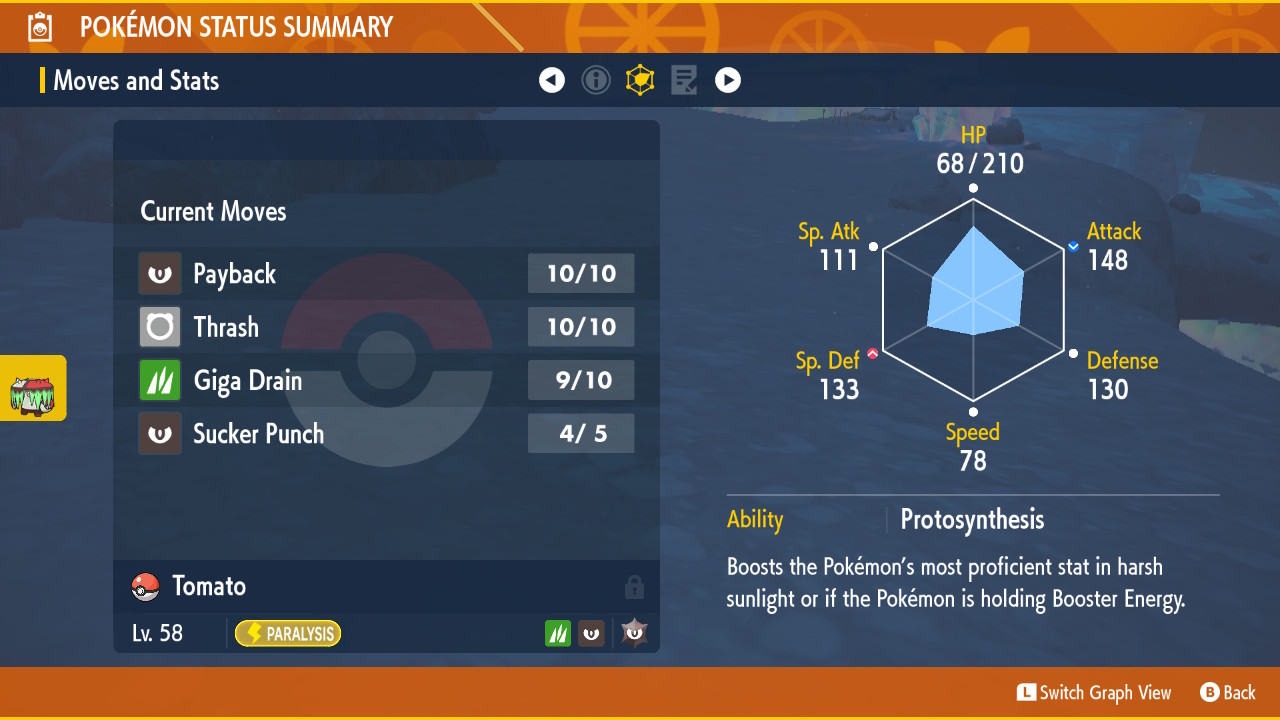Go to the next summary page arrow

coord(728,80)
